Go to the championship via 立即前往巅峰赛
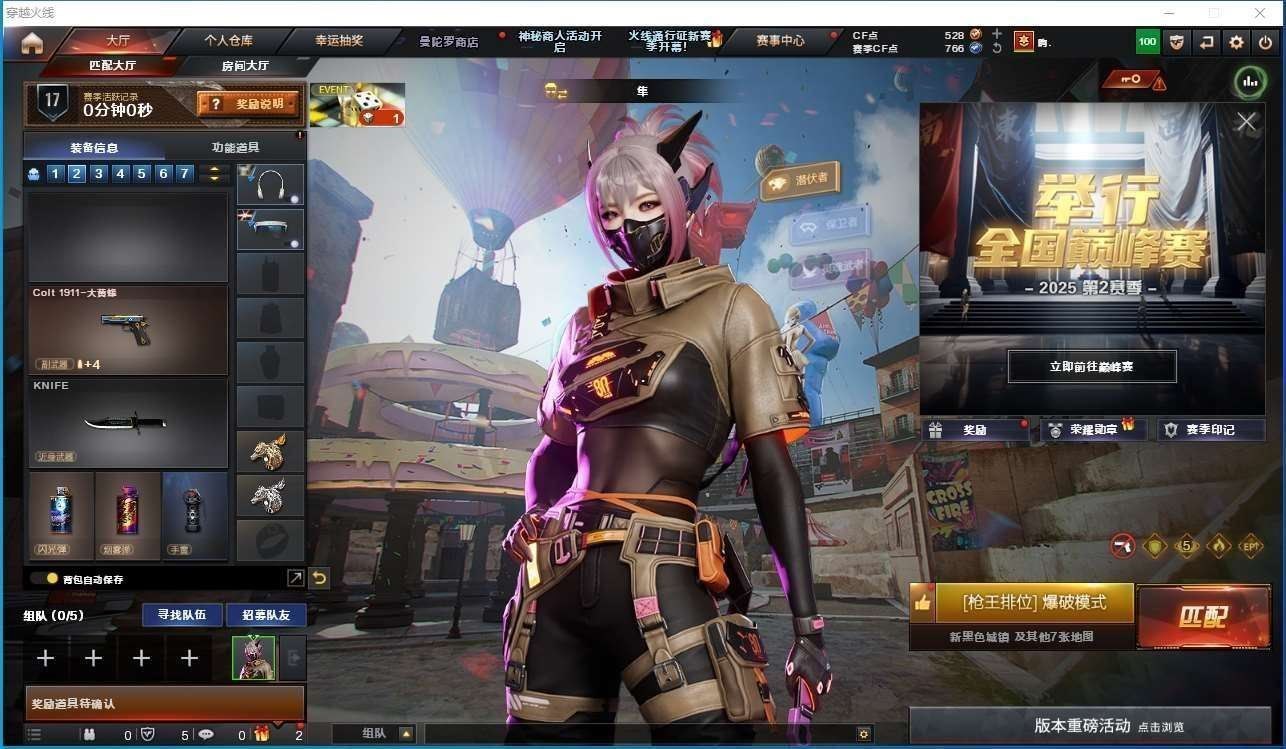The width and height of the screenshot is (1286, 749). [1091, 367]
